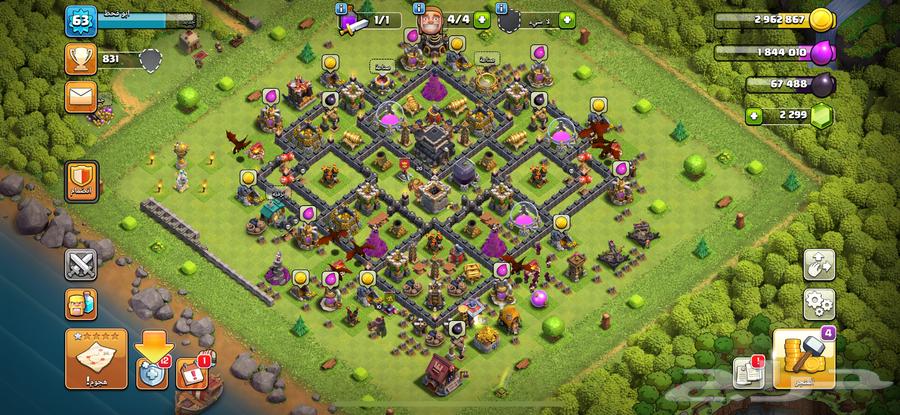The image size is (900, 415).
Task: Tap the trophy icon showing 831
Action: point(81,58)
